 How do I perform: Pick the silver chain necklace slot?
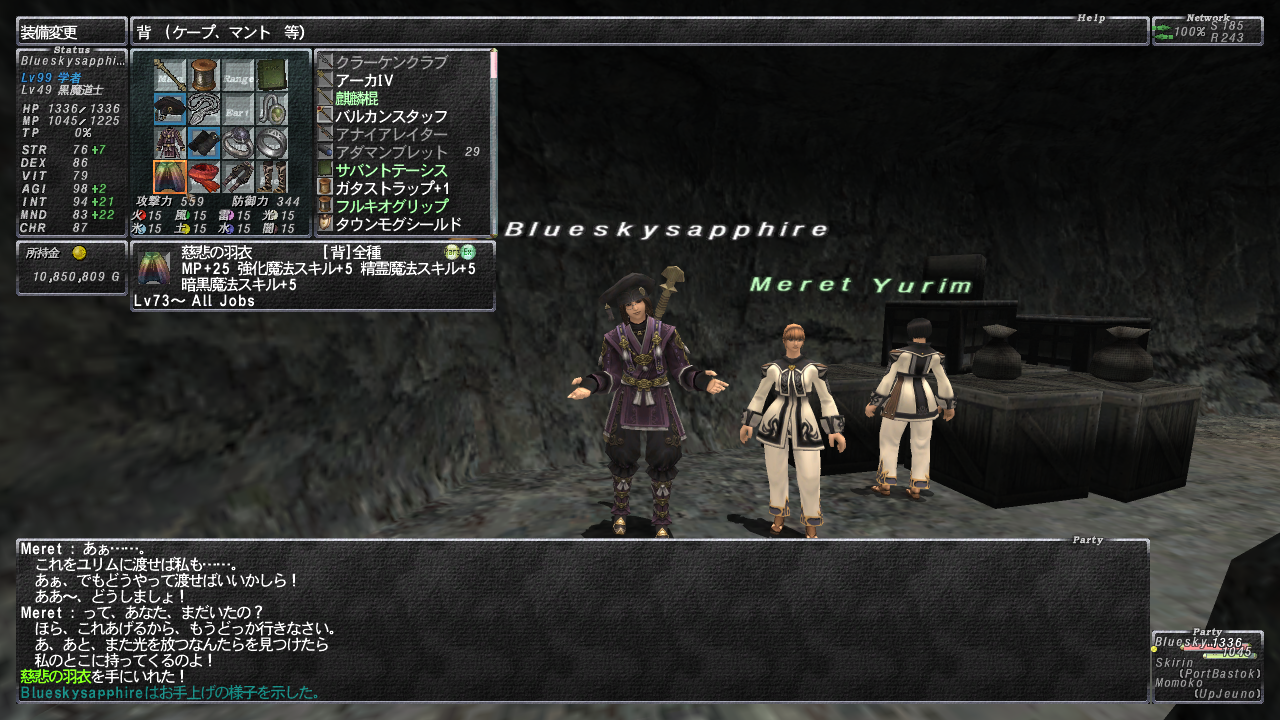click(204, 109)
